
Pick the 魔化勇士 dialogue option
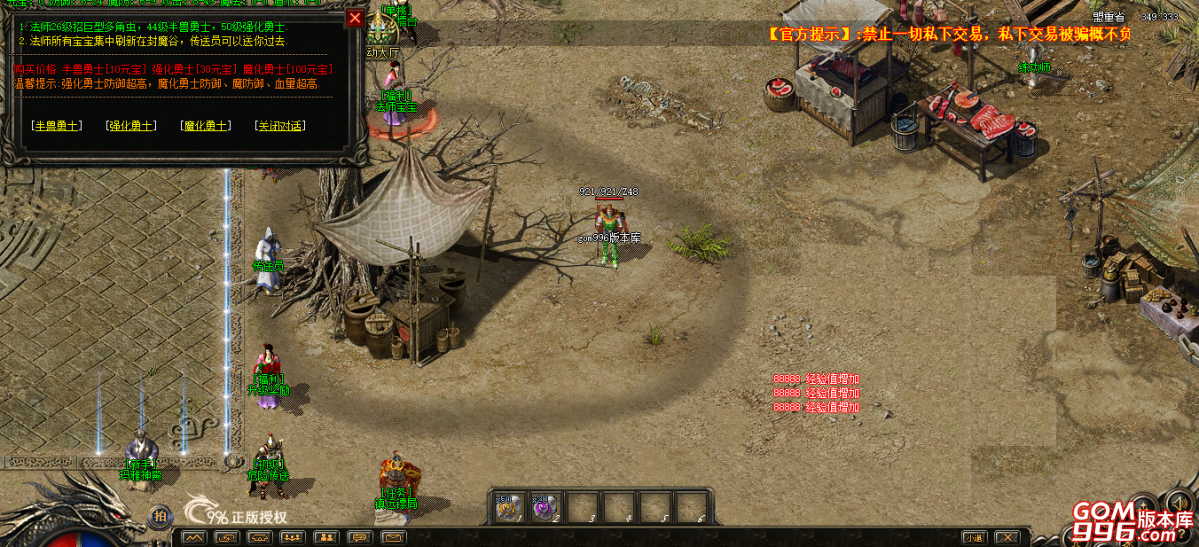[x=206, y=126]
